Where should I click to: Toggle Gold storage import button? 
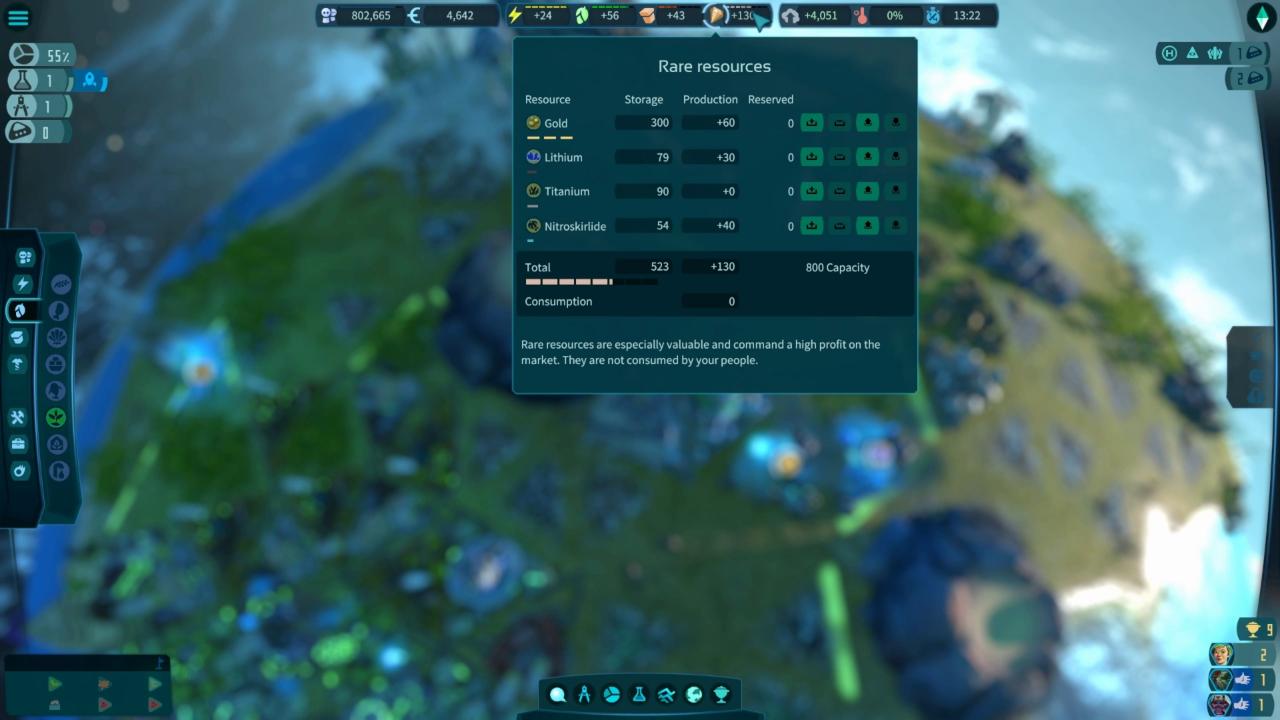(x=811, y=123)
